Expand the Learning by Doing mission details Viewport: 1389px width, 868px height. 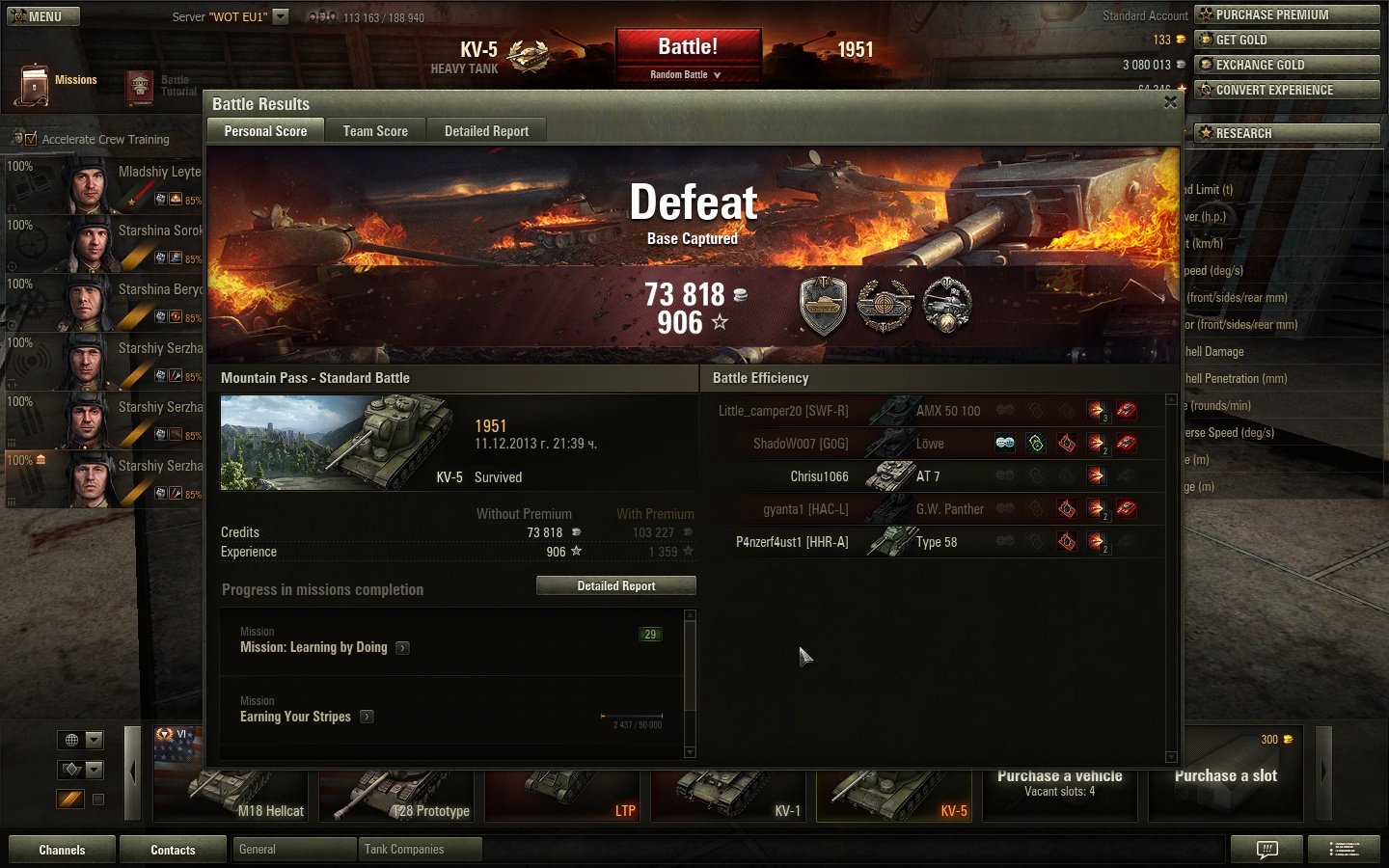tap(403, 648)
